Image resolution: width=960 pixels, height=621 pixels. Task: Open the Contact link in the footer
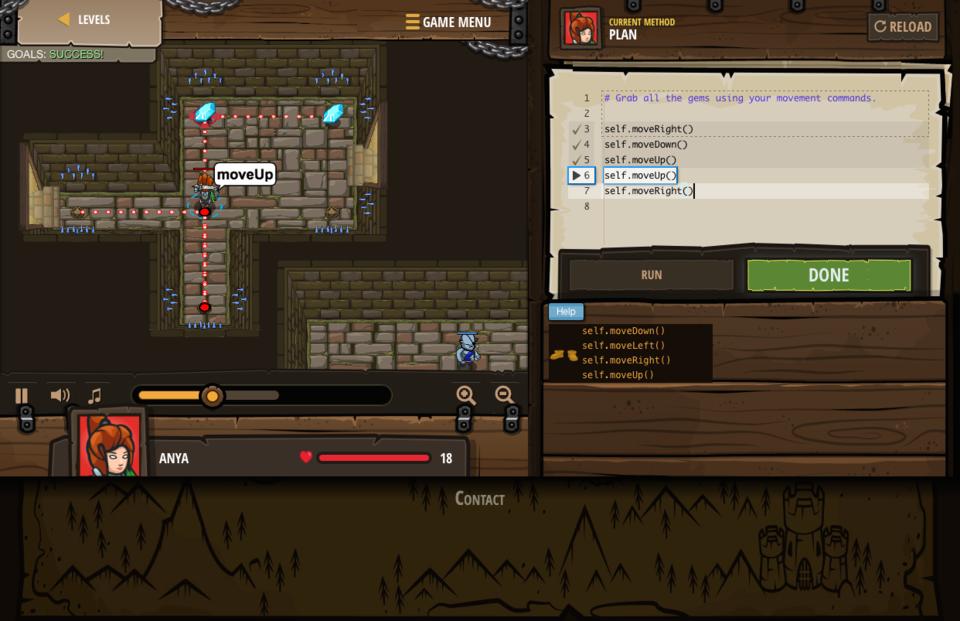(480, 498)
